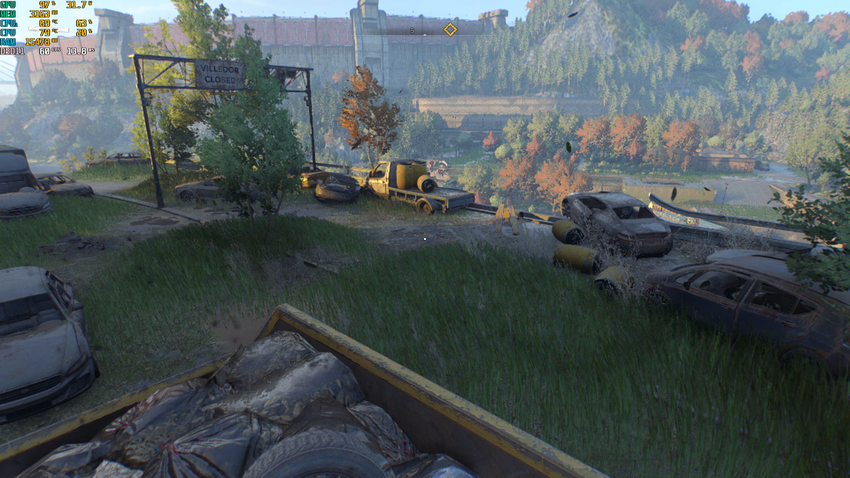This screenshot has height=478, width=850.
Task: Select the yellow diamond objective marker
Action: (x=450, y=29)
